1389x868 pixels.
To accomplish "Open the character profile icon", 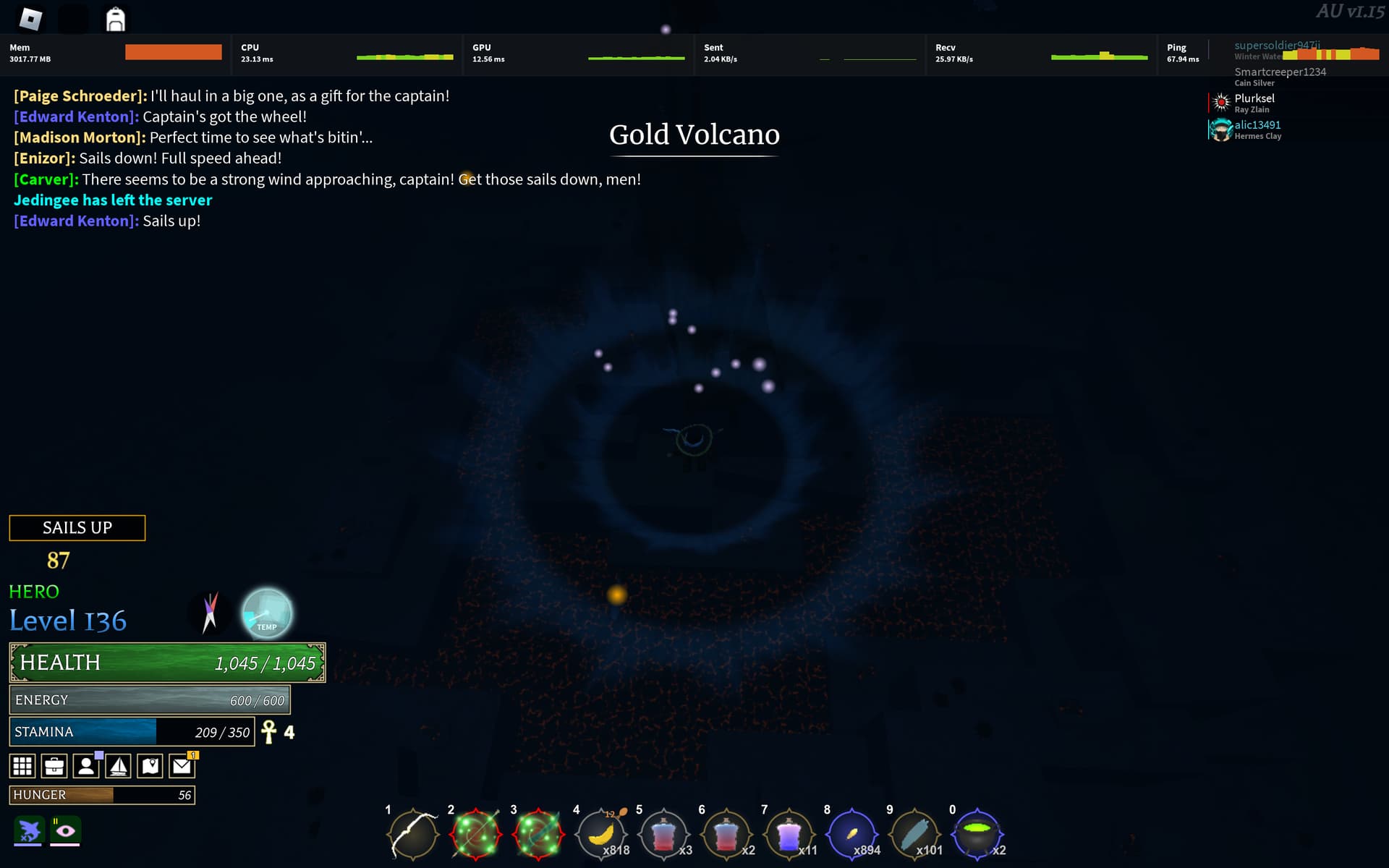I will 86,765.
